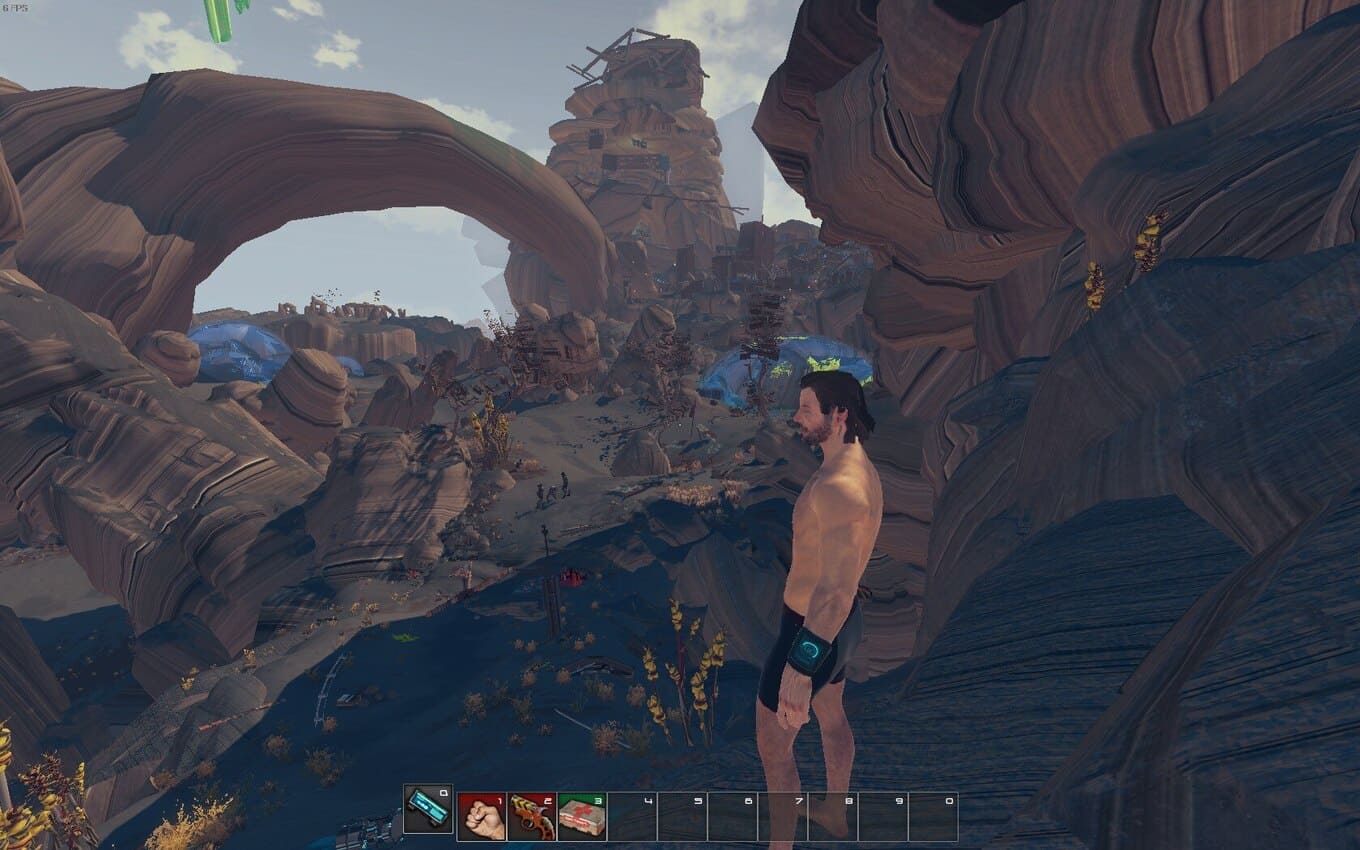Choose the fist hotbar slot
This screenshot has width=1360, height=850.
click(x=482, y=816)
